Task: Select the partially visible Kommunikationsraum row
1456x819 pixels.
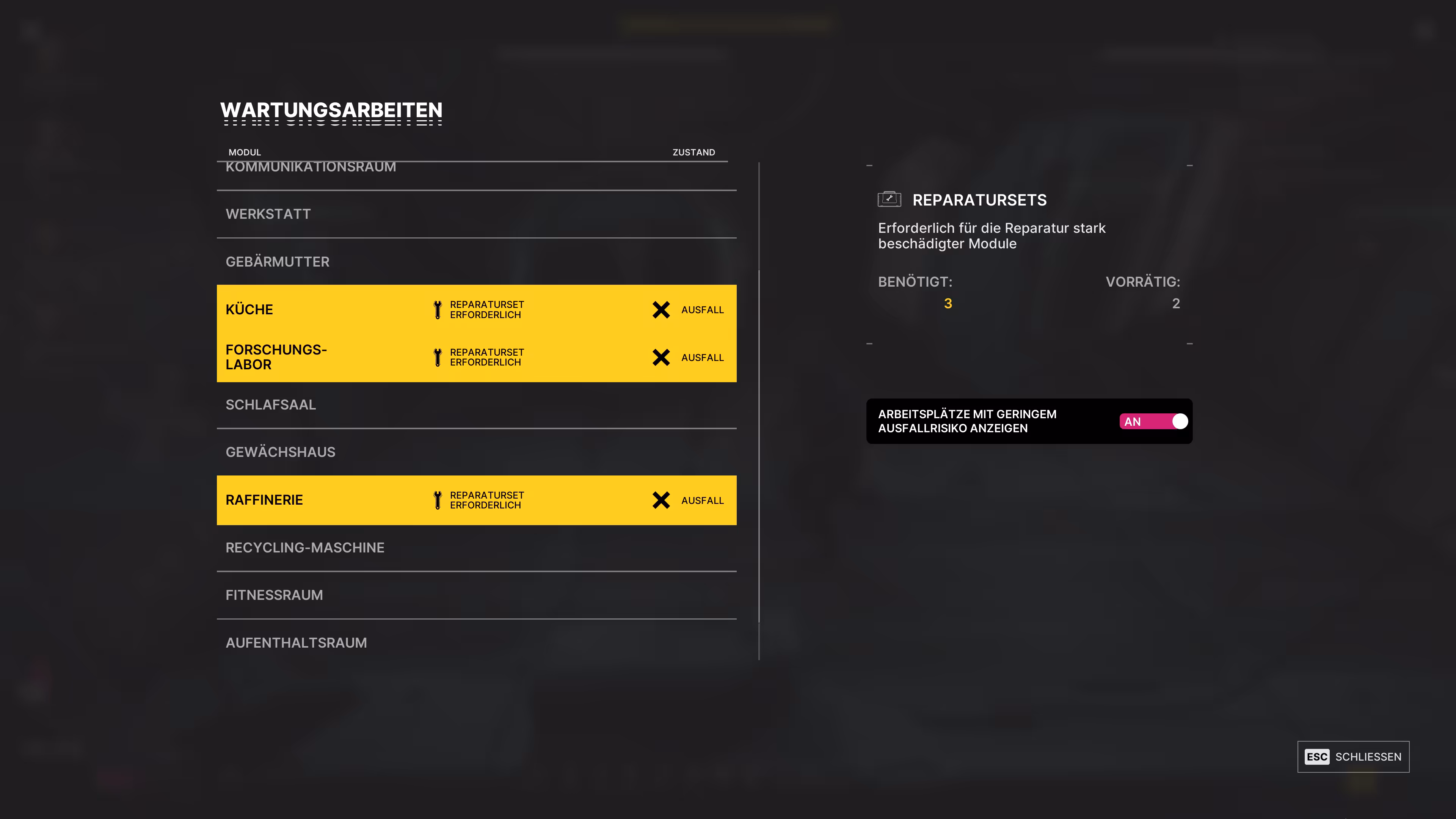Action: pyautogui.click(x=476, y=174)
